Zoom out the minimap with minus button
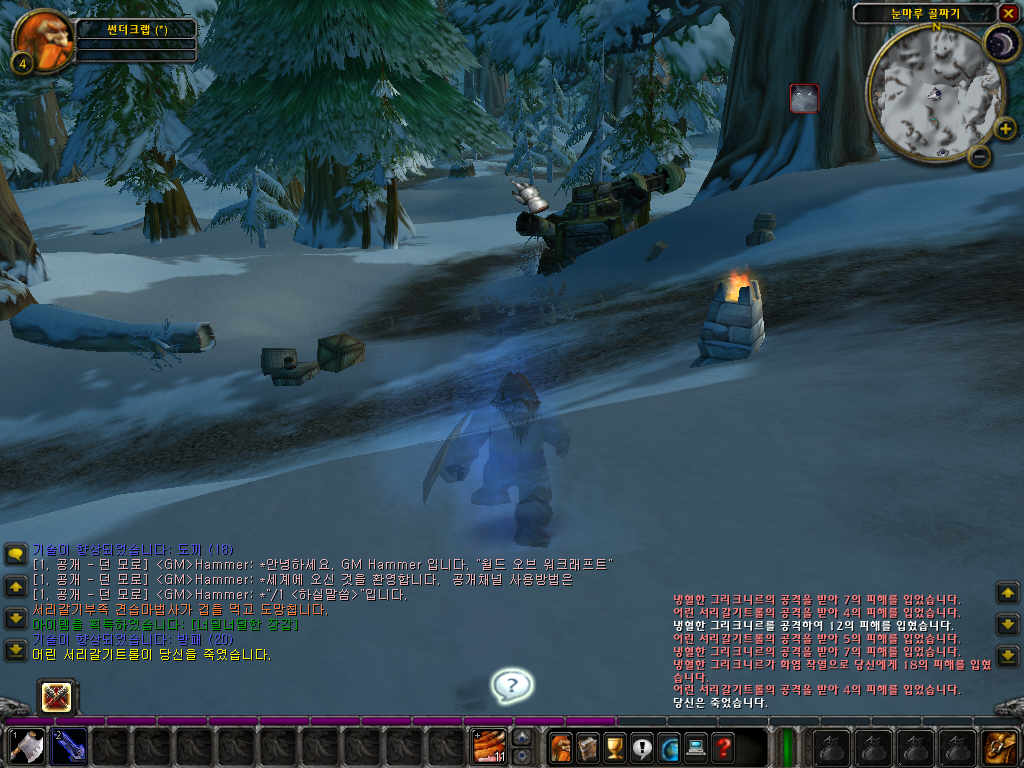1024x768 pixels. [979, 156]
